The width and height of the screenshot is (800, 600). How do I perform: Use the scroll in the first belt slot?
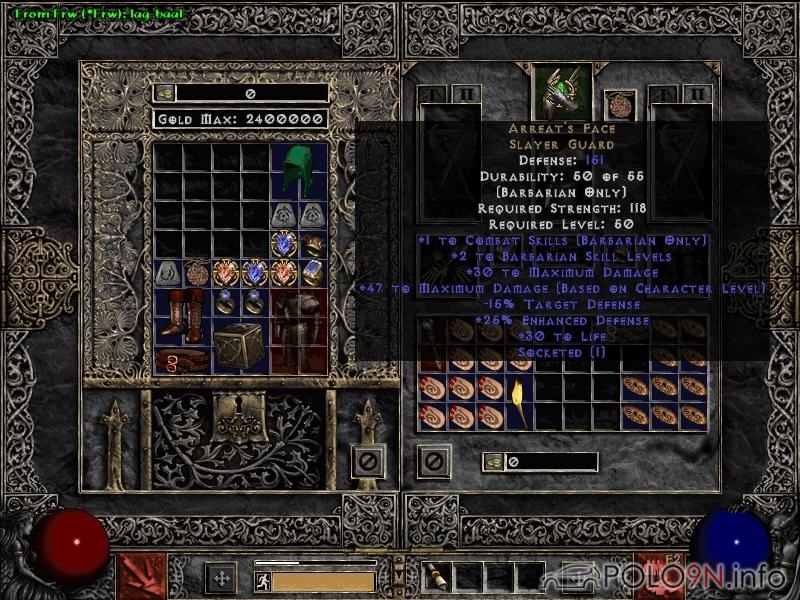tap(437, 577)
